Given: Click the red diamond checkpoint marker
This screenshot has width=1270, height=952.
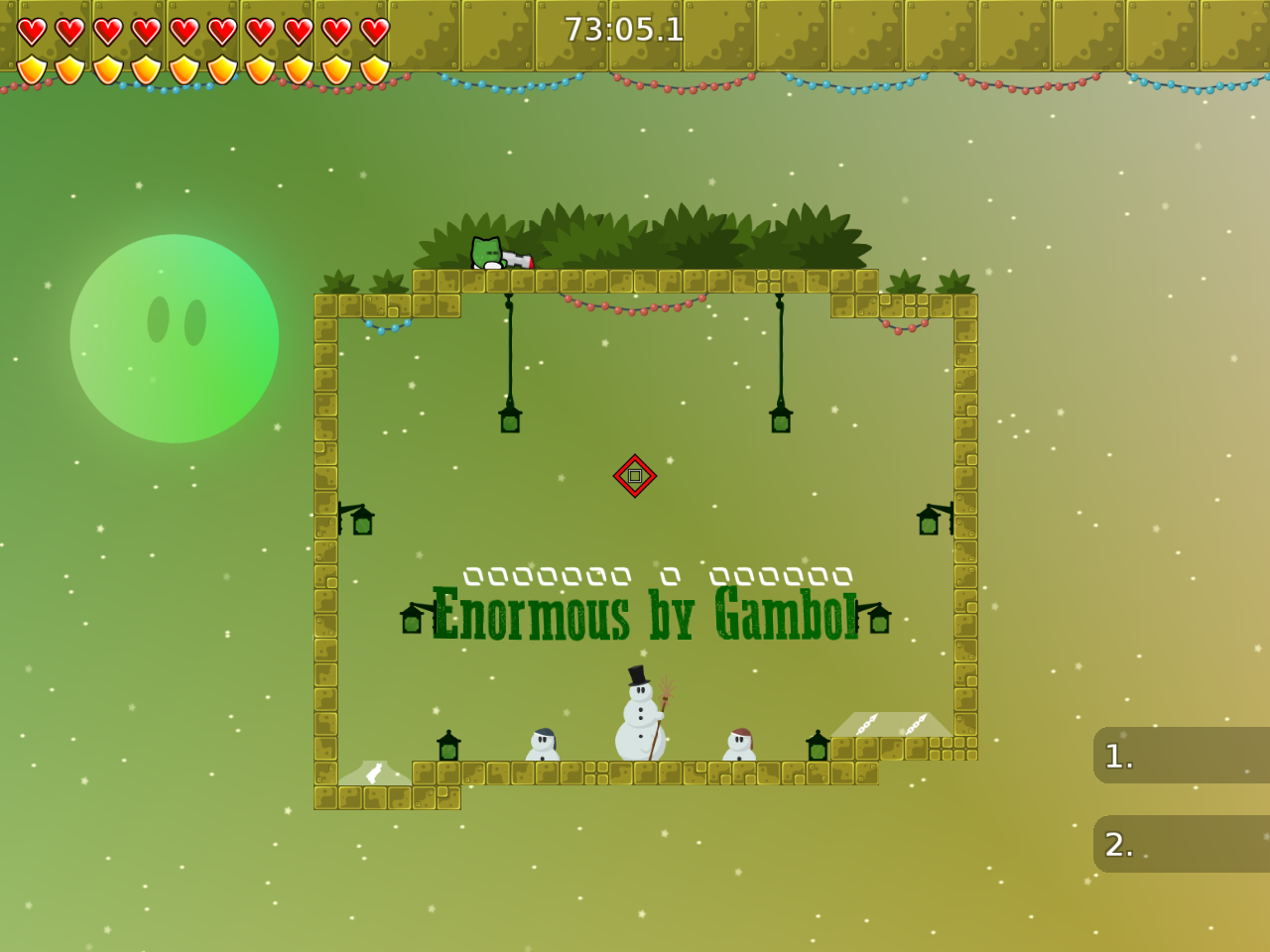Looking at the screenshot, I should (635, 475).
